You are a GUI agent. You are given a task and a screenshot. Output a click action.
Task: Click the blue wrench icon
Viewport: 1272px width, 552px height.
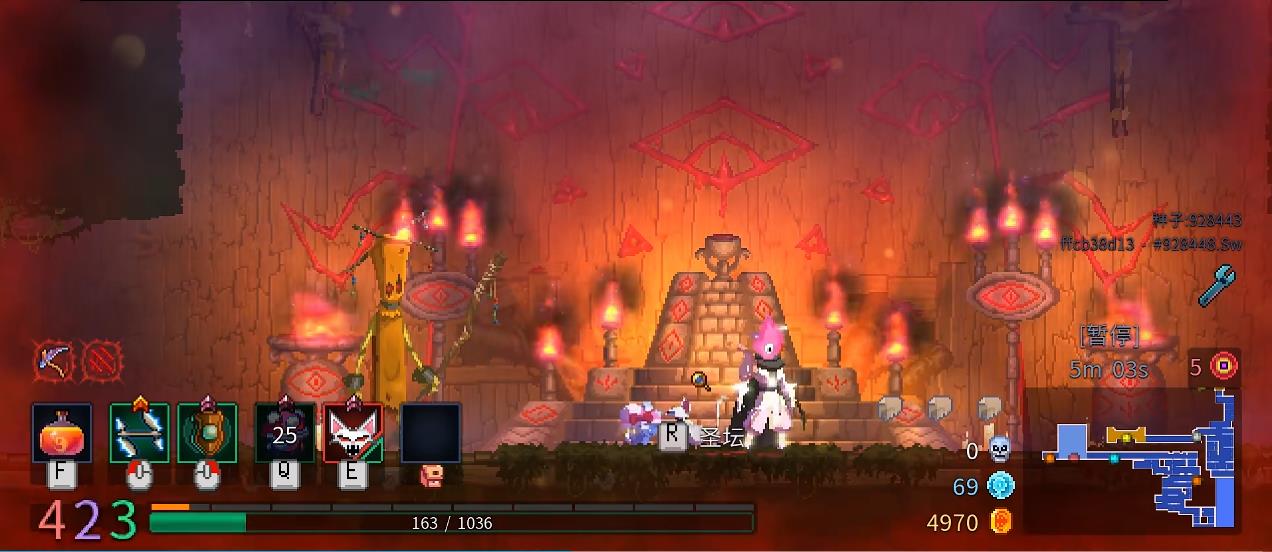click(1217, 285)
